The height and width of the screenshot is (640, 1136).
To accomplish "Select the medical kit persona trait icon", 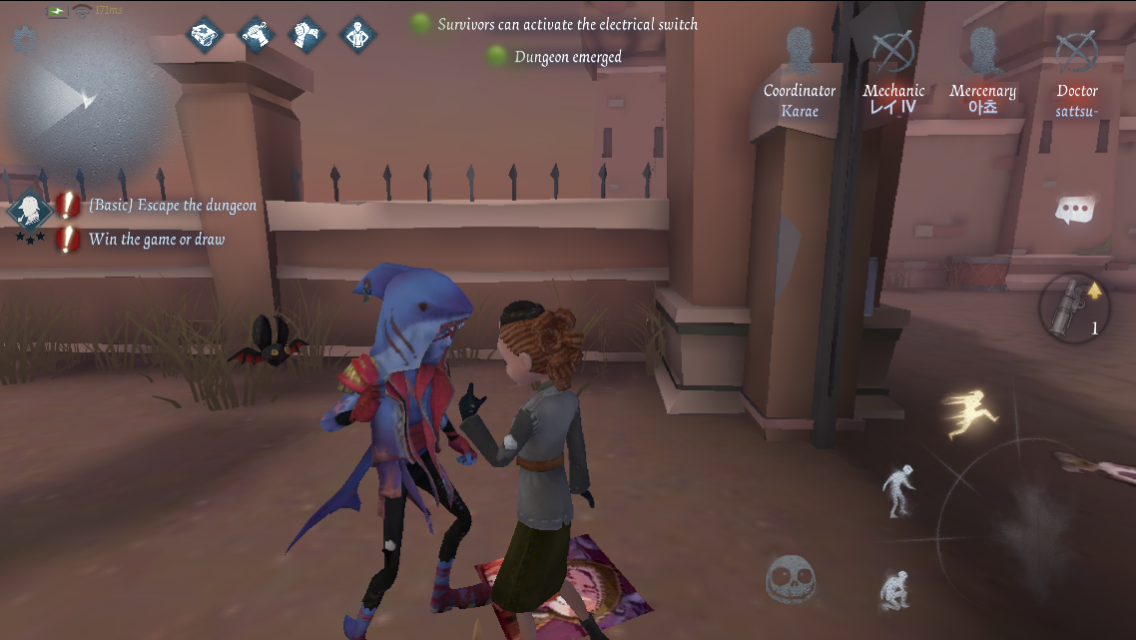I will click(205, 35).
